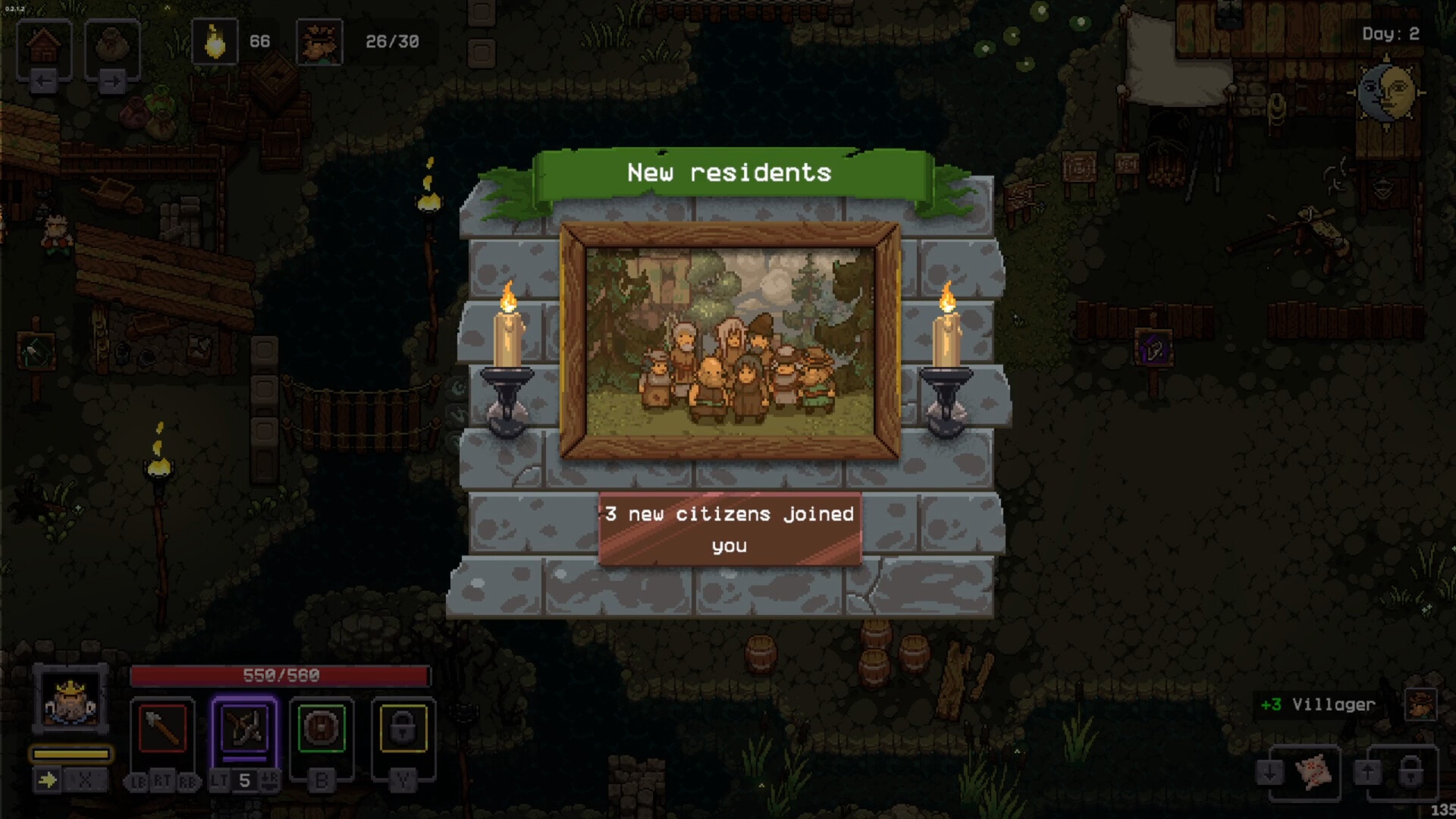Select the bow and arrow slot
The image size is (1456, 819).
tap(244, 728)
